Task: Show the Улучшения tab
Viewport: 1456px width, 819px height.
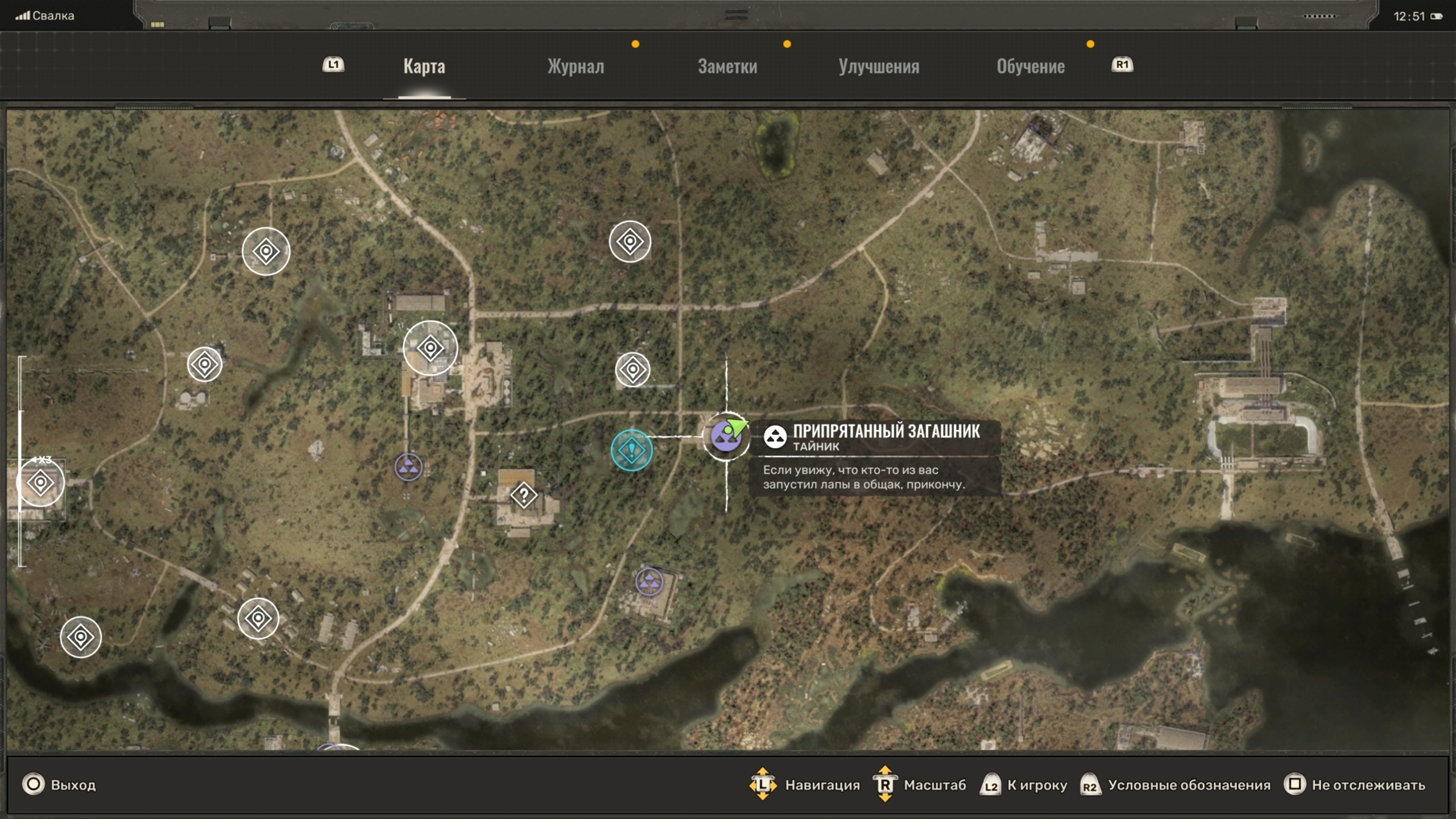Action: pyautogui.click(x=879, y=67)
